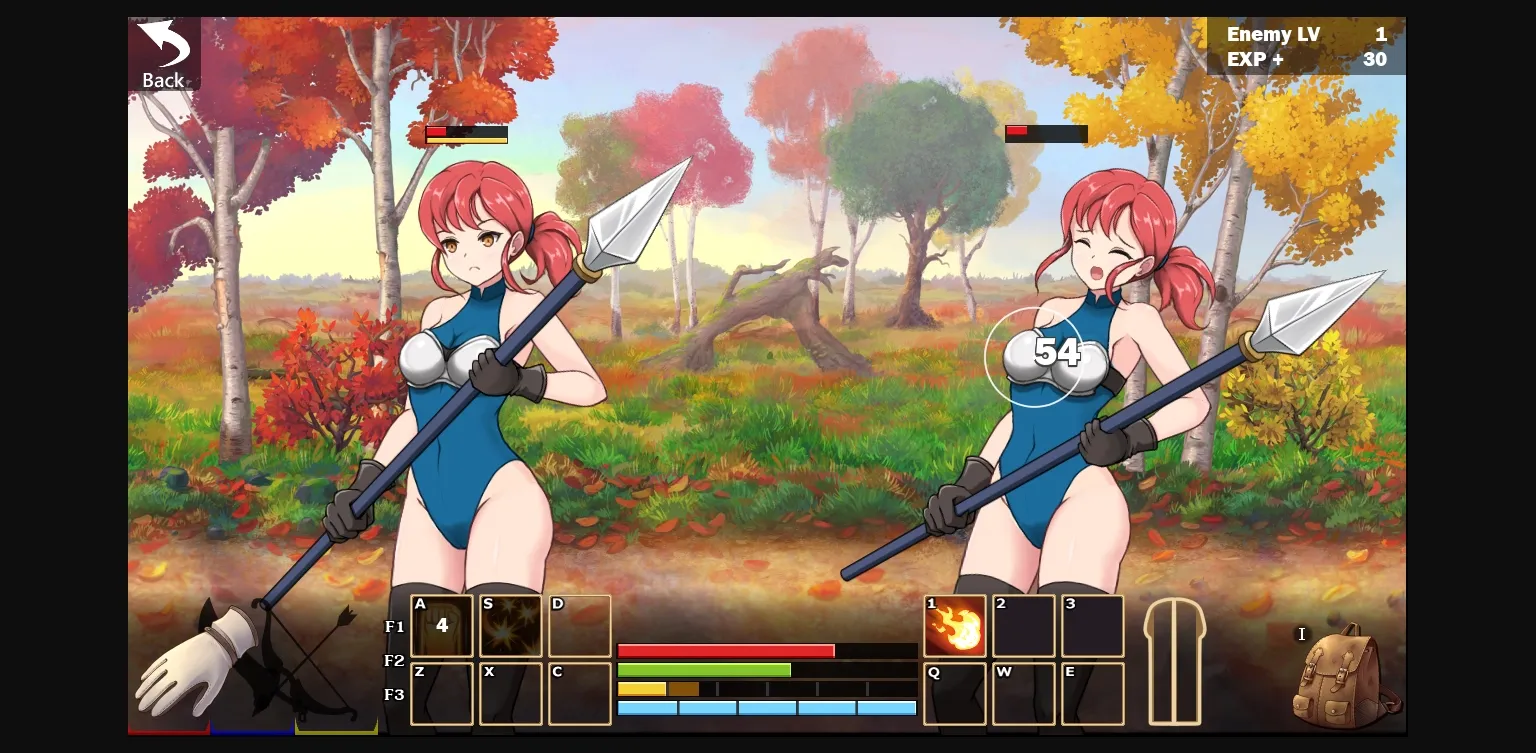
Task: Select the Fireball spell in slot 1
Action: click(x=955, y=626)
